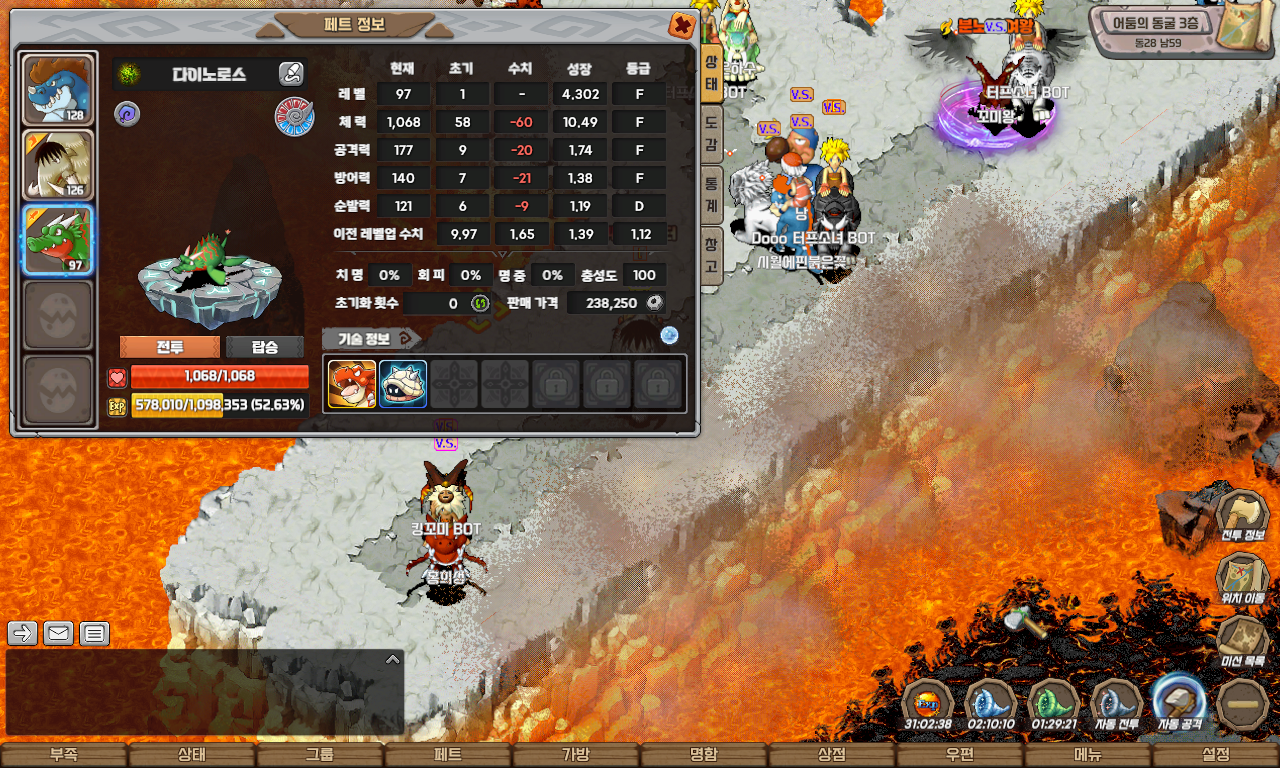The width and height of the screenshot is (1280, 768).
Task: Choose the 전투 battle button
Action: point(170,347)
